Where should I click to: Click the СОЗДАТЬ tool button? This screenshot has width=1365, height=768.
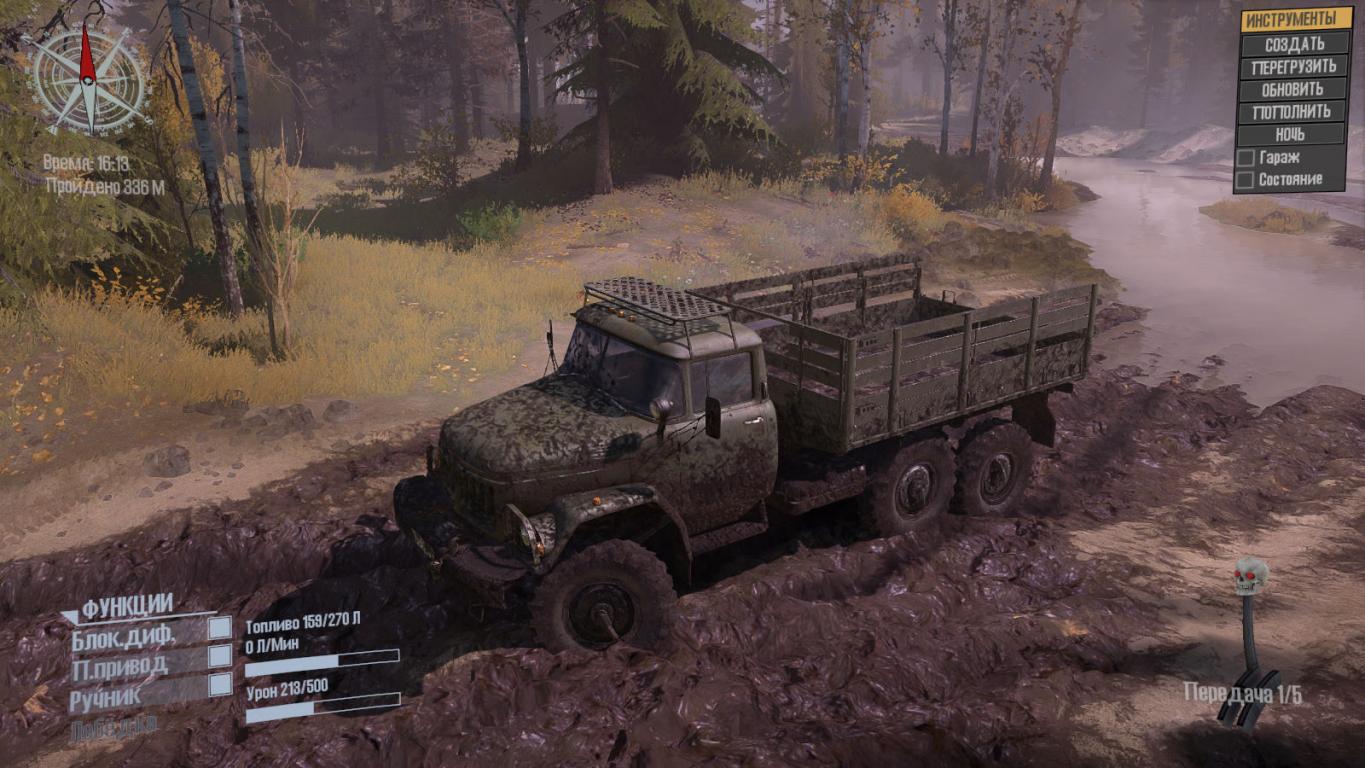click(x=1294, y=44)
